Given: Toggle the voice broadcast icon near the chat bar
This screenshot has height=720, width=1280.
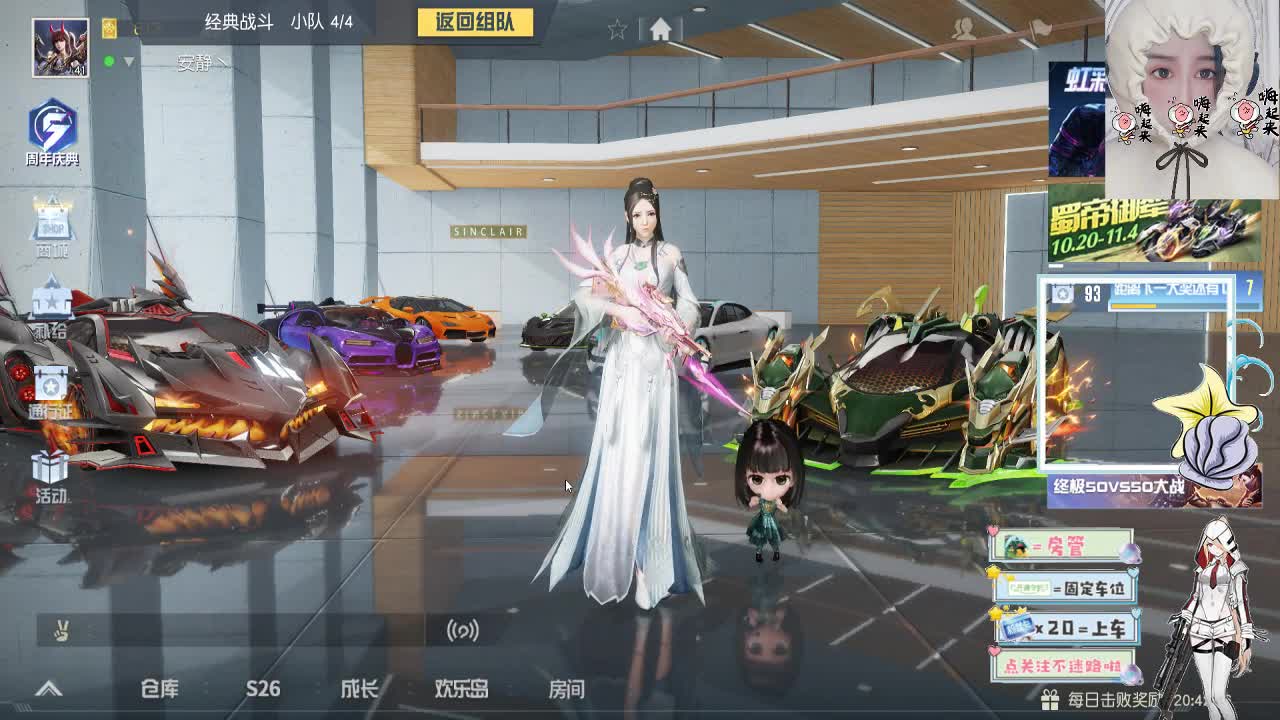Looking at the screenshot, I should pos(462,631).
